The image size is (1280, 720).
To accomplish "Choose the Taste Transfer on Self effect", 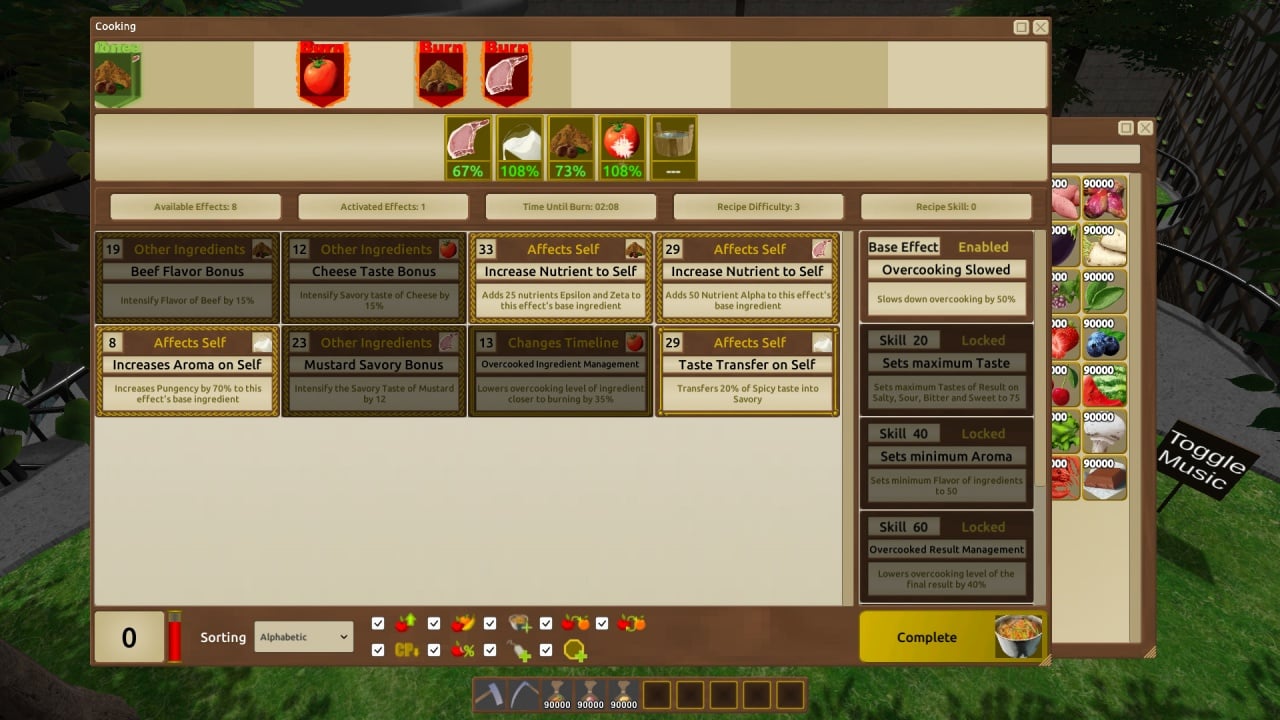I will tap(747, 371).
